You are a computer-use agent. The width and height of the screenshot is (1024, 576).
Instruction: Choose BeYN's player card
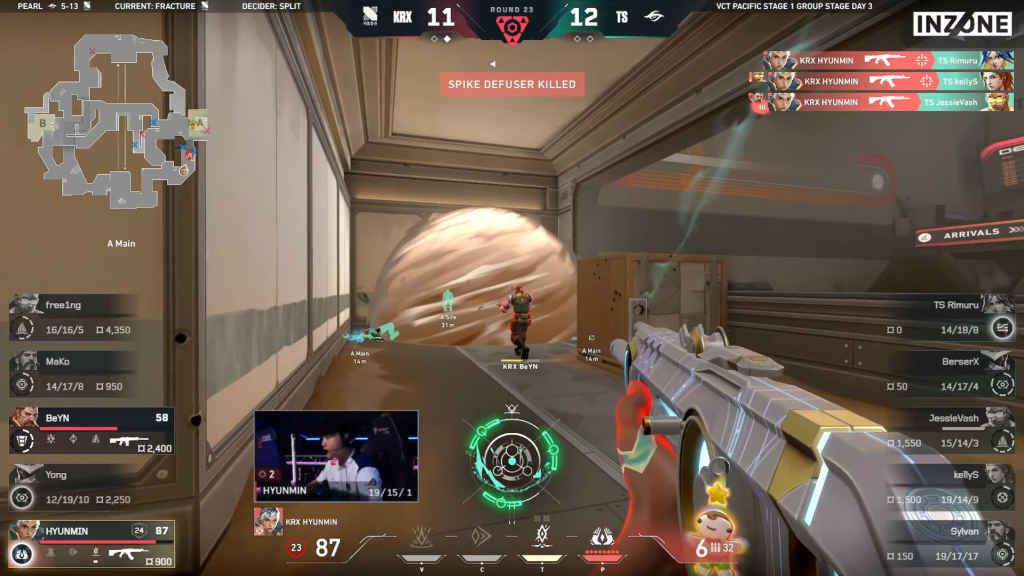coord(92,430)
